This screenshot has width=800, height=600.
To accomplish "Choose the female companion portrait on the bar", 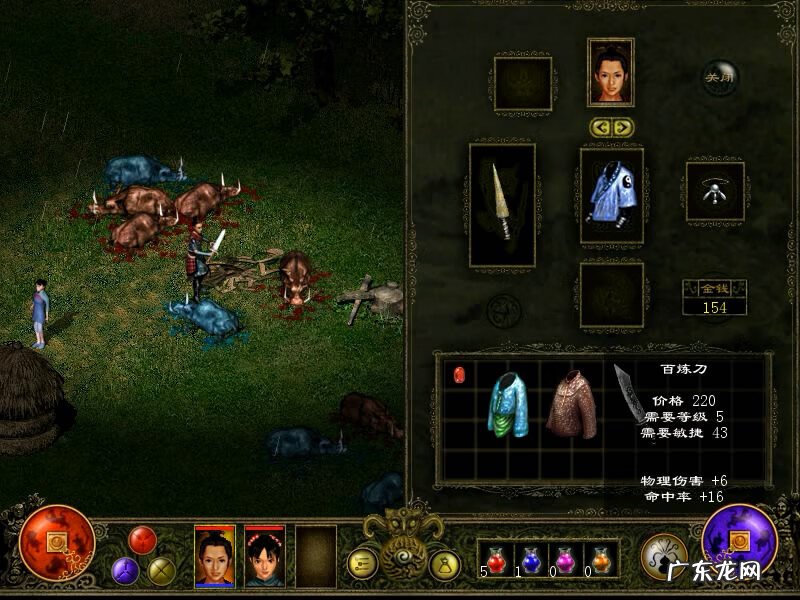I will (x=265, y=556).
